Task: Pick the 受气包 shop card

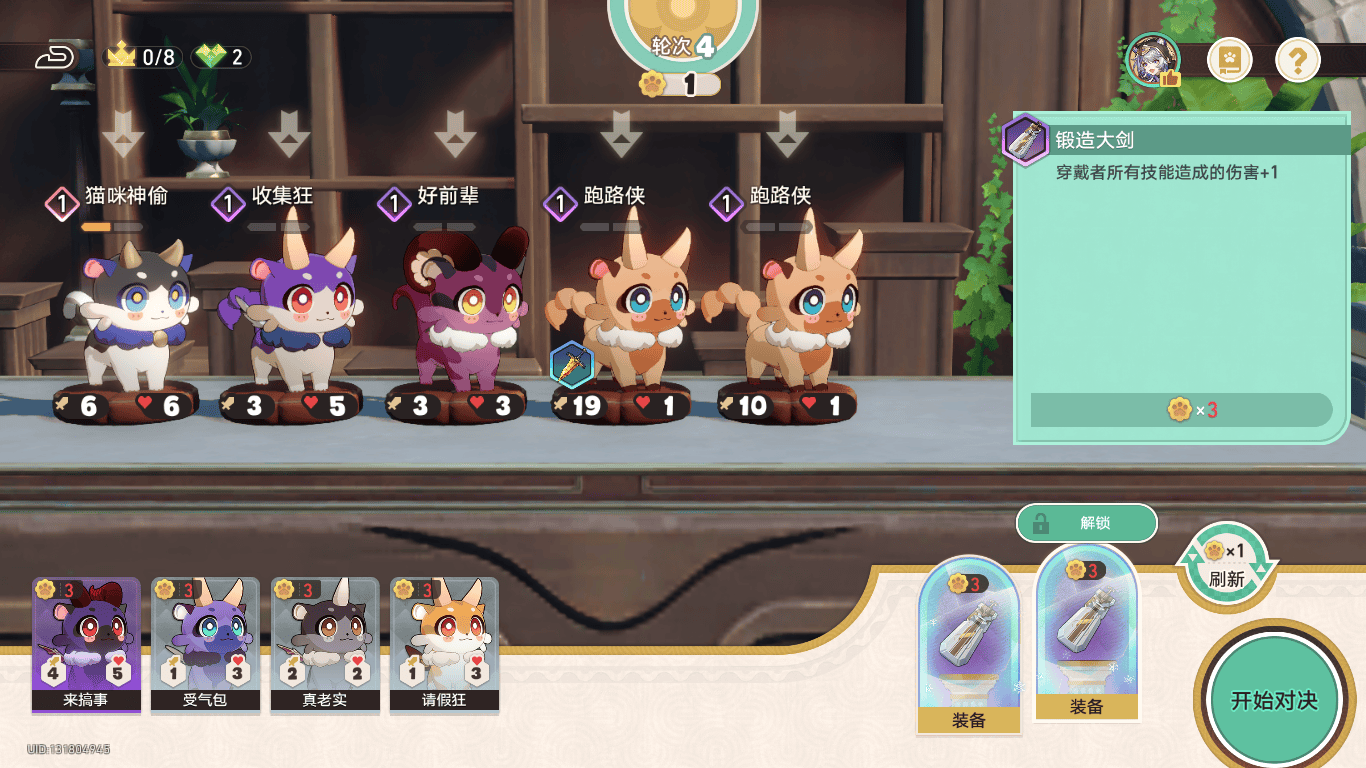Action: (x=205, y=644)
